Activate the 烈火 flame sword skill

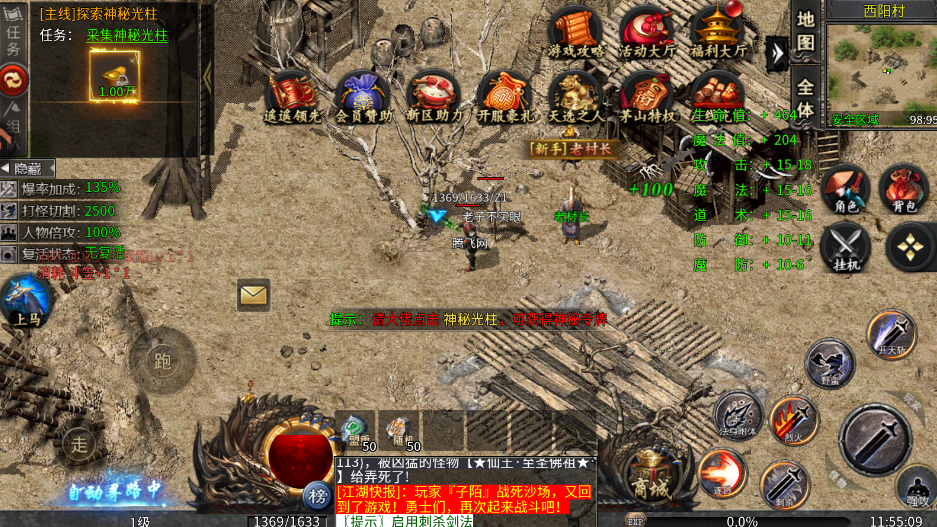pos(793,420)
